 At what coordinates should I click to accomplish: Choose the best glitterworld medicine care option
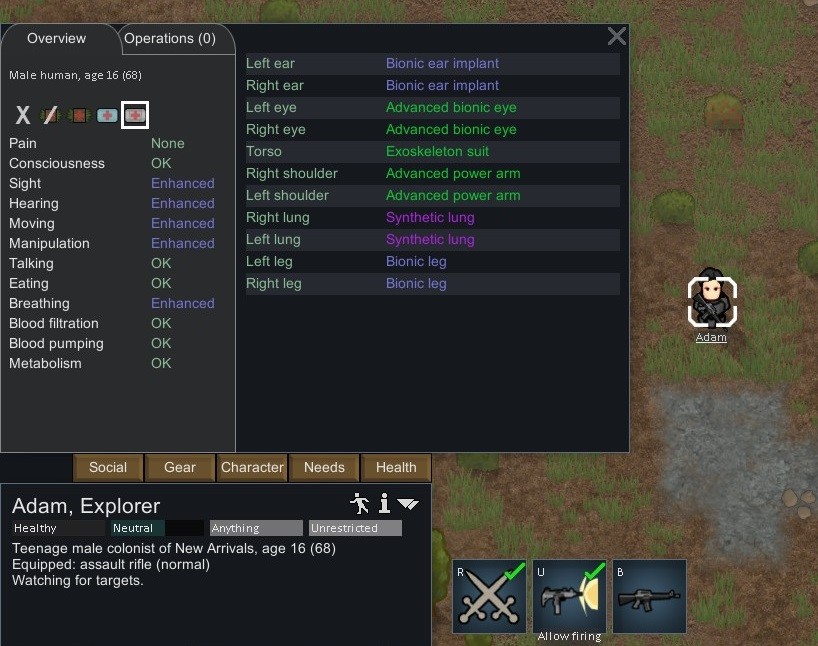tap(135, 115)
